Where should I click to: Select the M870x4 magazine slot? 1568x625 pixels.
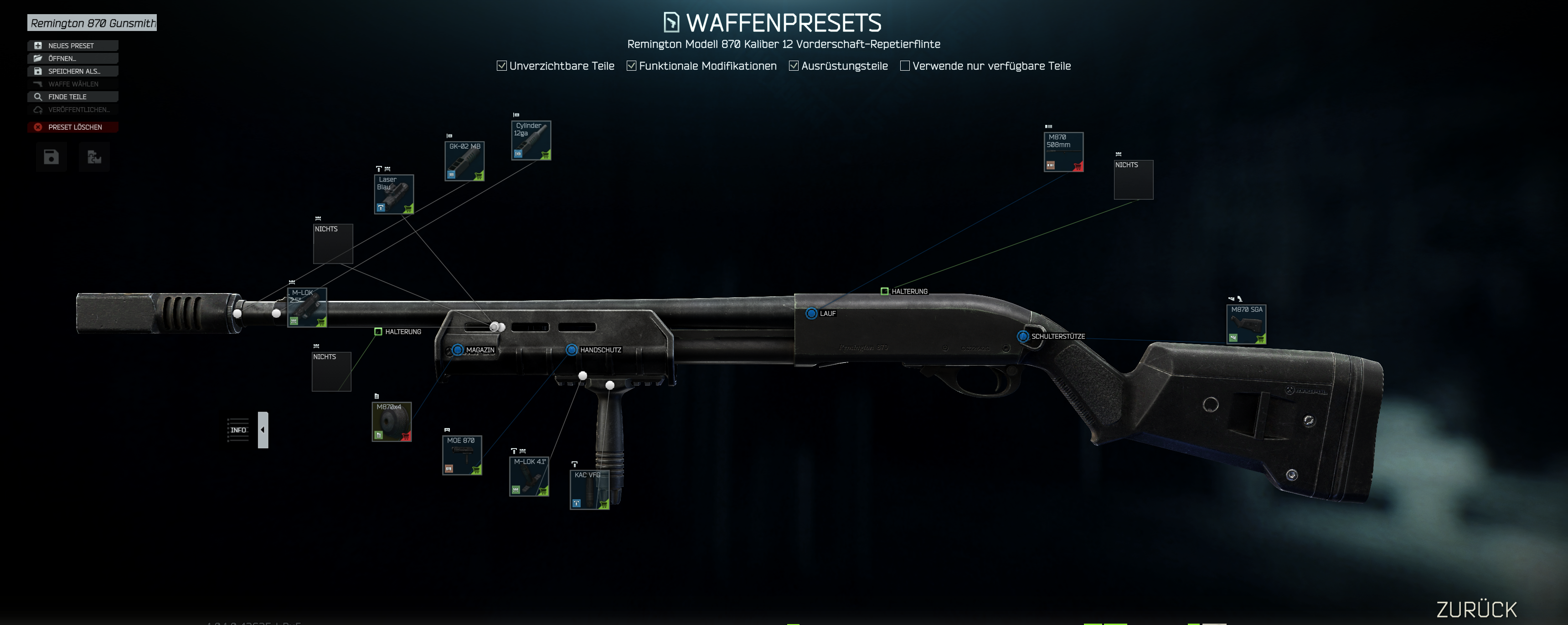392,422
